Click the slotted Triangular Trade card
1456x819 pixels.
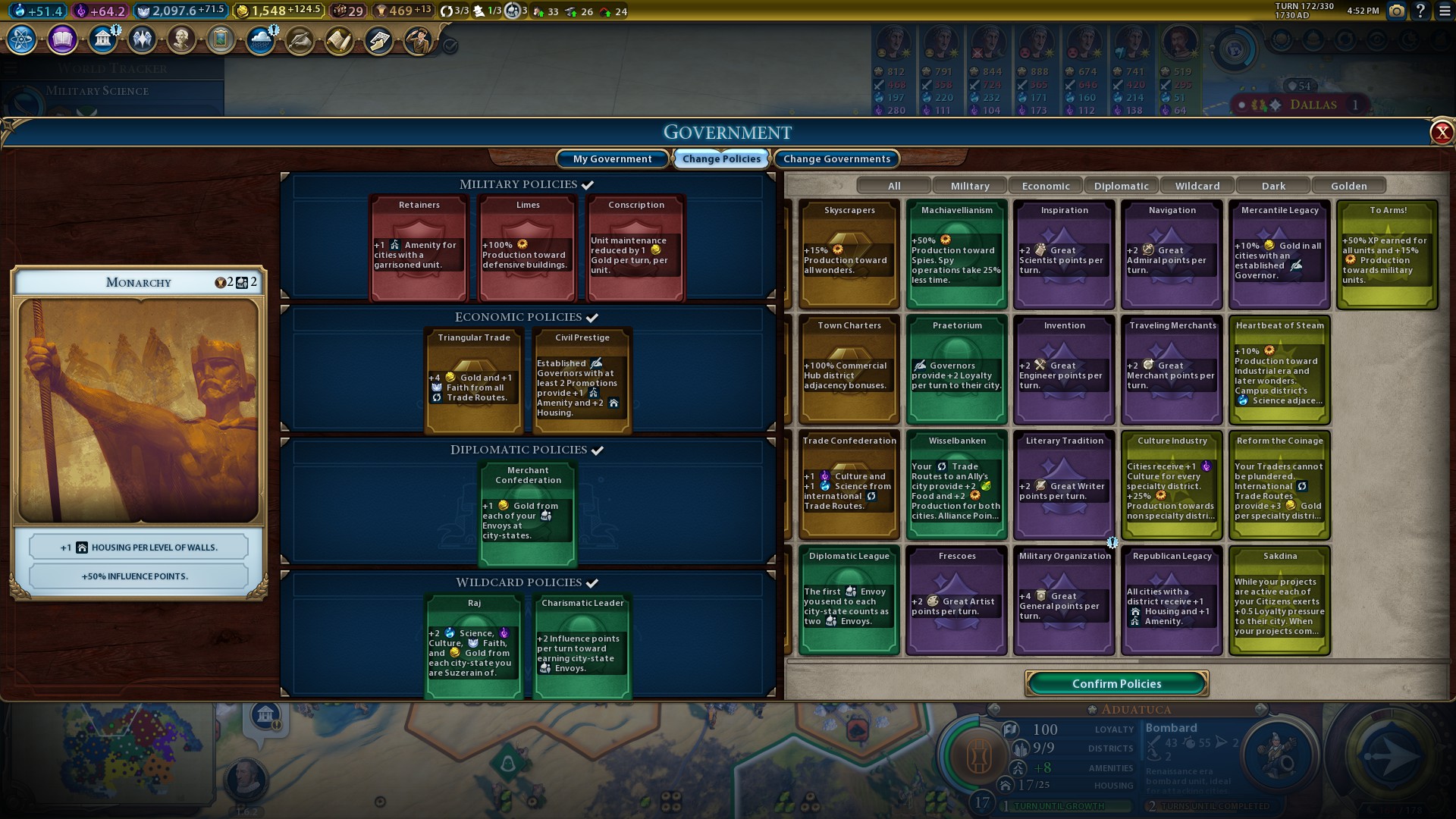[x=474, y=381]
